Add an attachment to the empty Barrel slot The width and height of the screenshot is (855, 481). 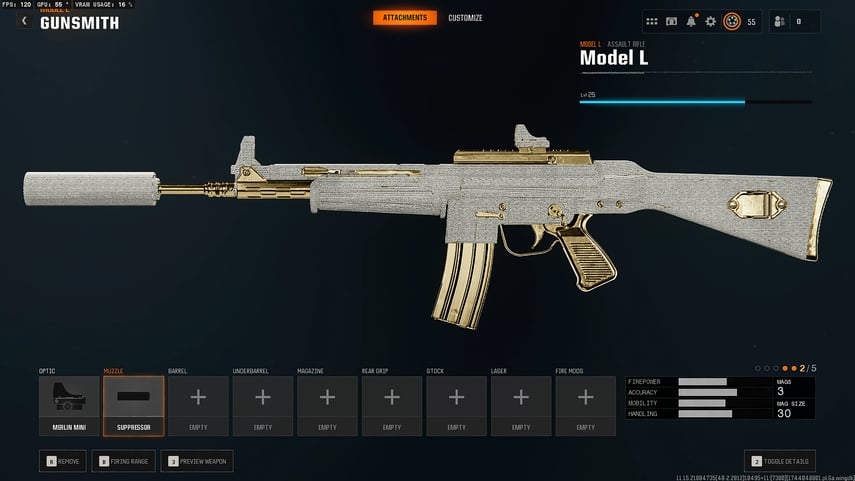198,405
